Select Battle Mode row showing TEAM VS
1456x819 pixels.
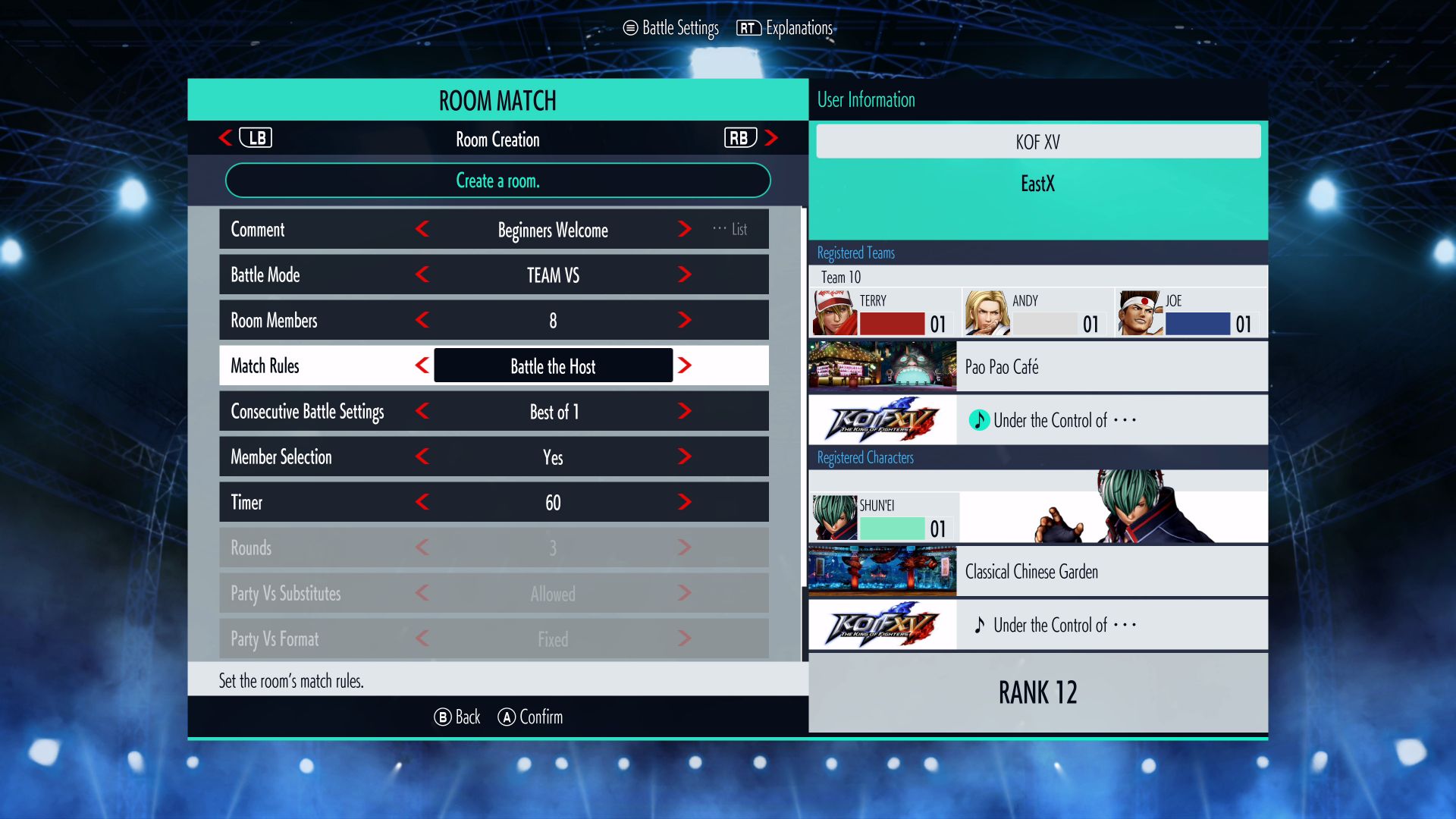(x=265, y=275)
